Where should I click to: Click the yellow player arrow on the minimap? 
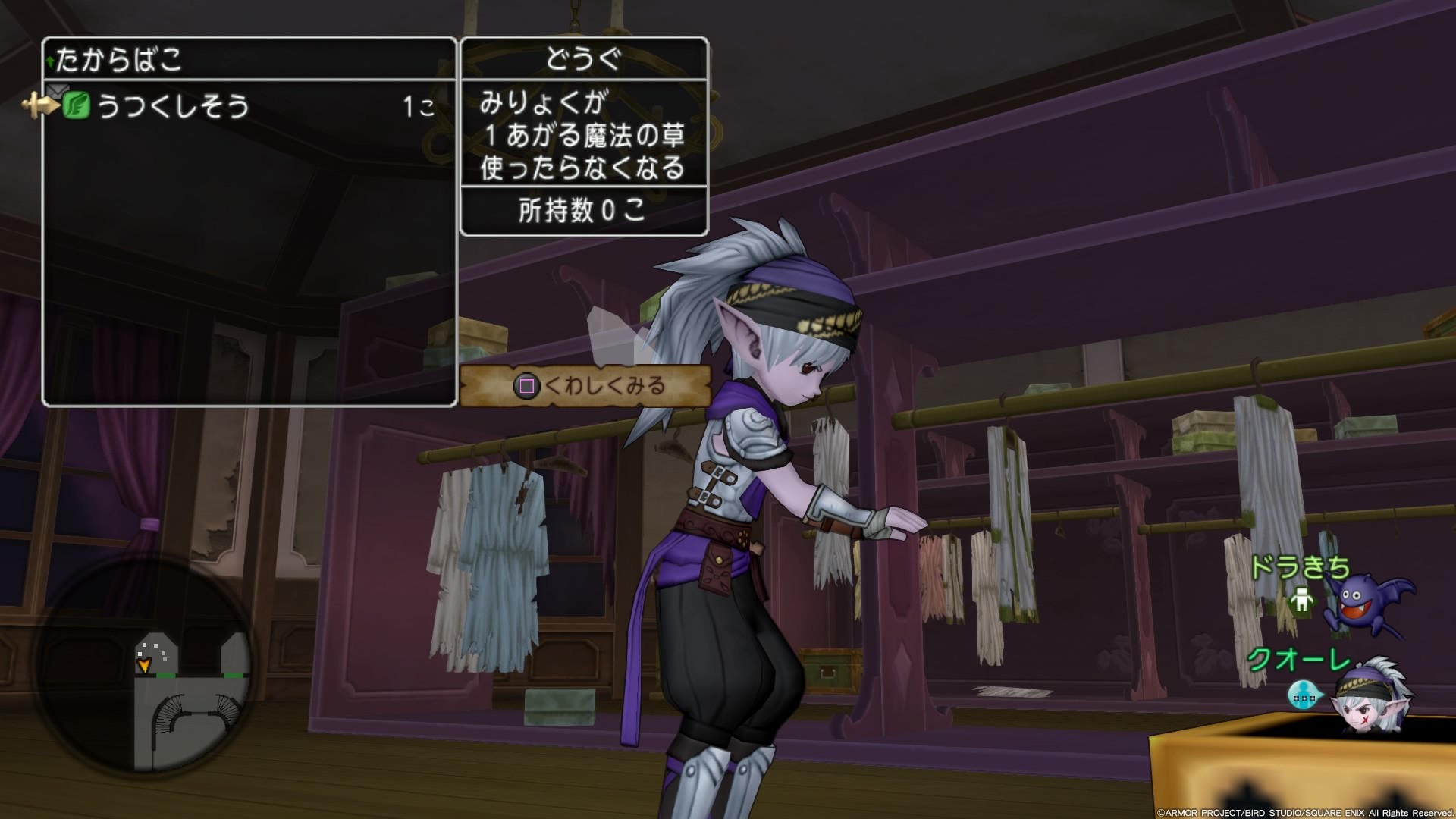coord(144,665)
